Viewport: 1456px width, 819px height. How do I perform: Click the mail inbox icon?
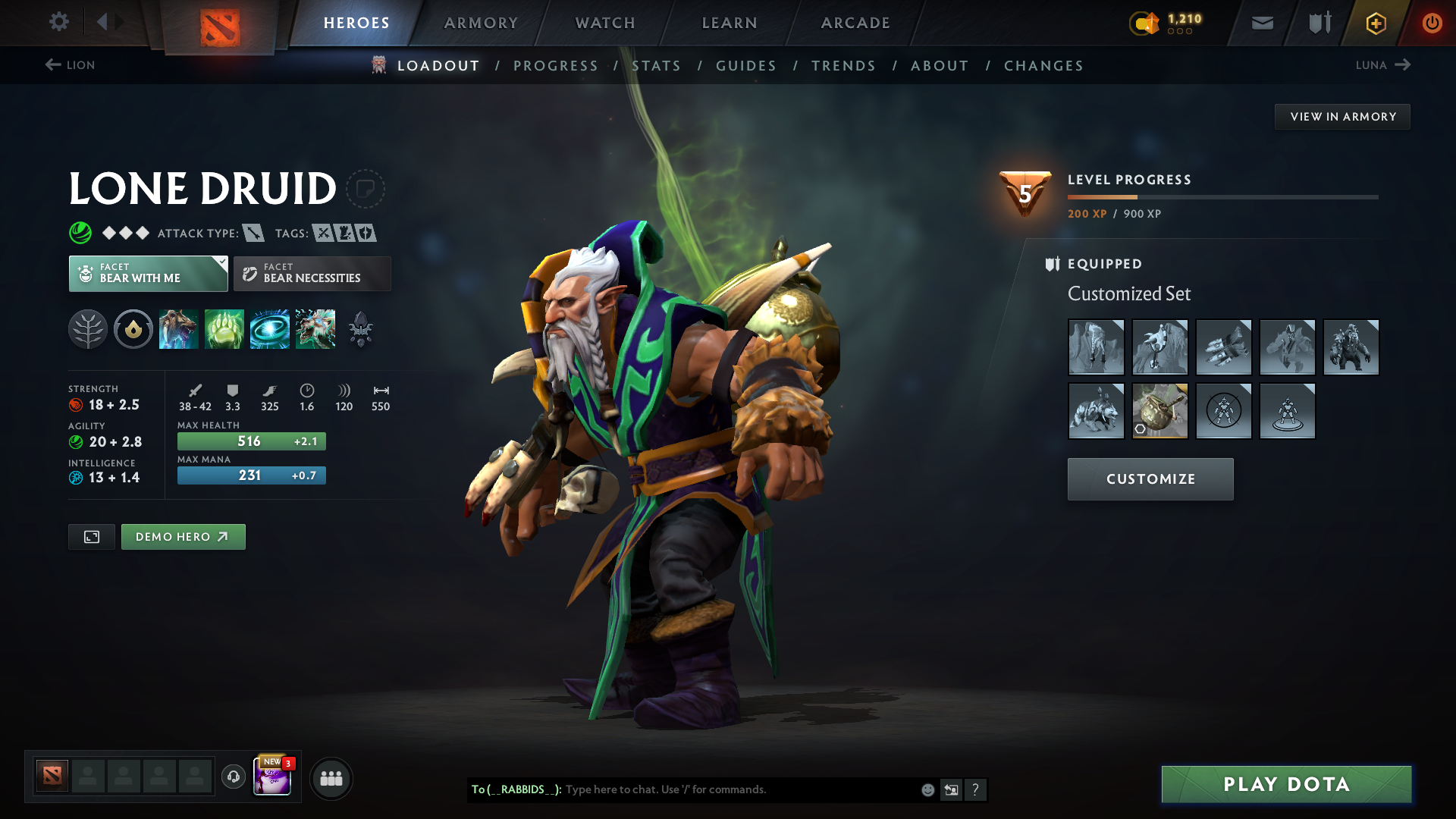(1261, 23)
